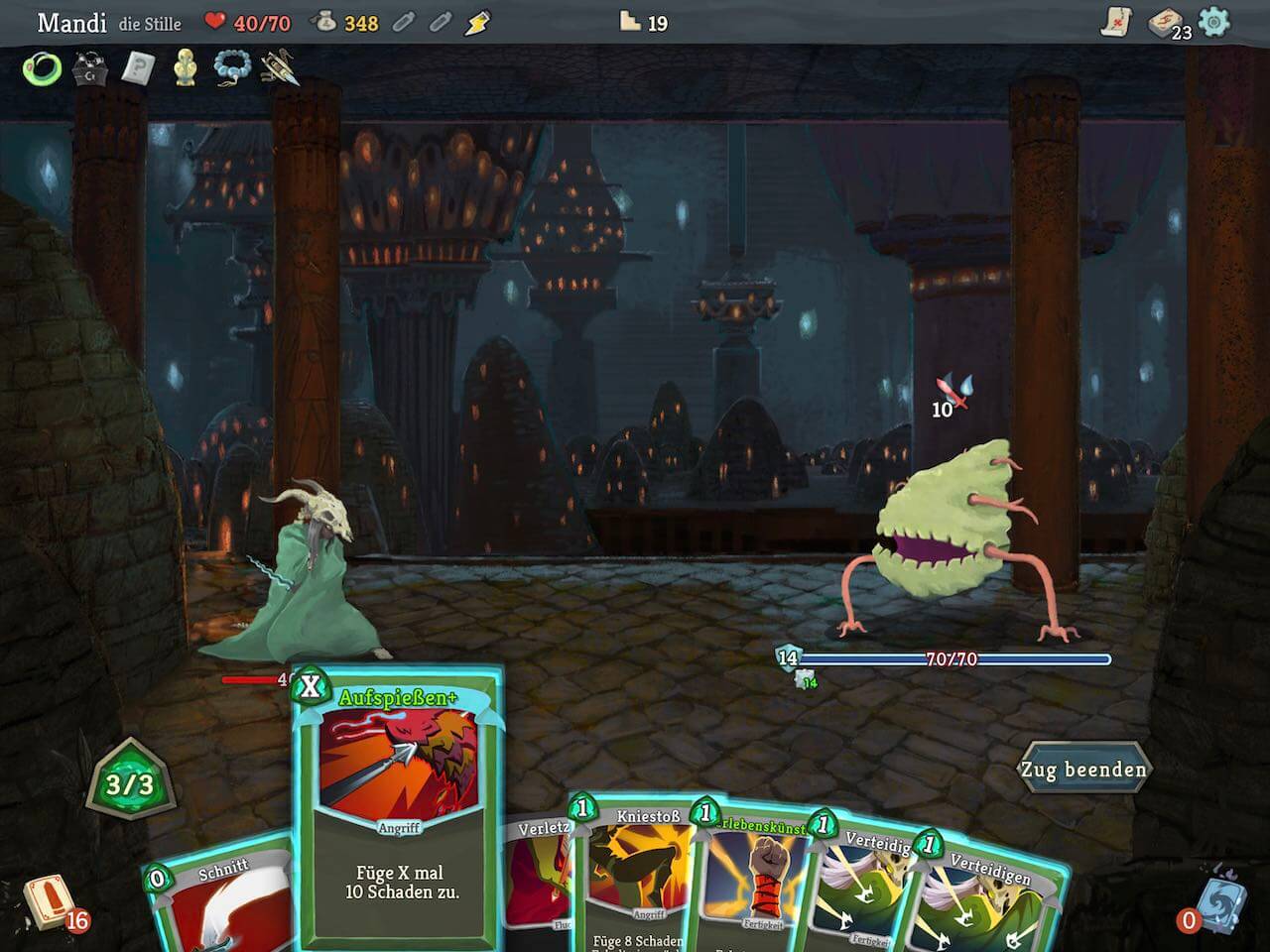Inspect the green snake ring relic
1270x952 pixels.
coord(43,68)
